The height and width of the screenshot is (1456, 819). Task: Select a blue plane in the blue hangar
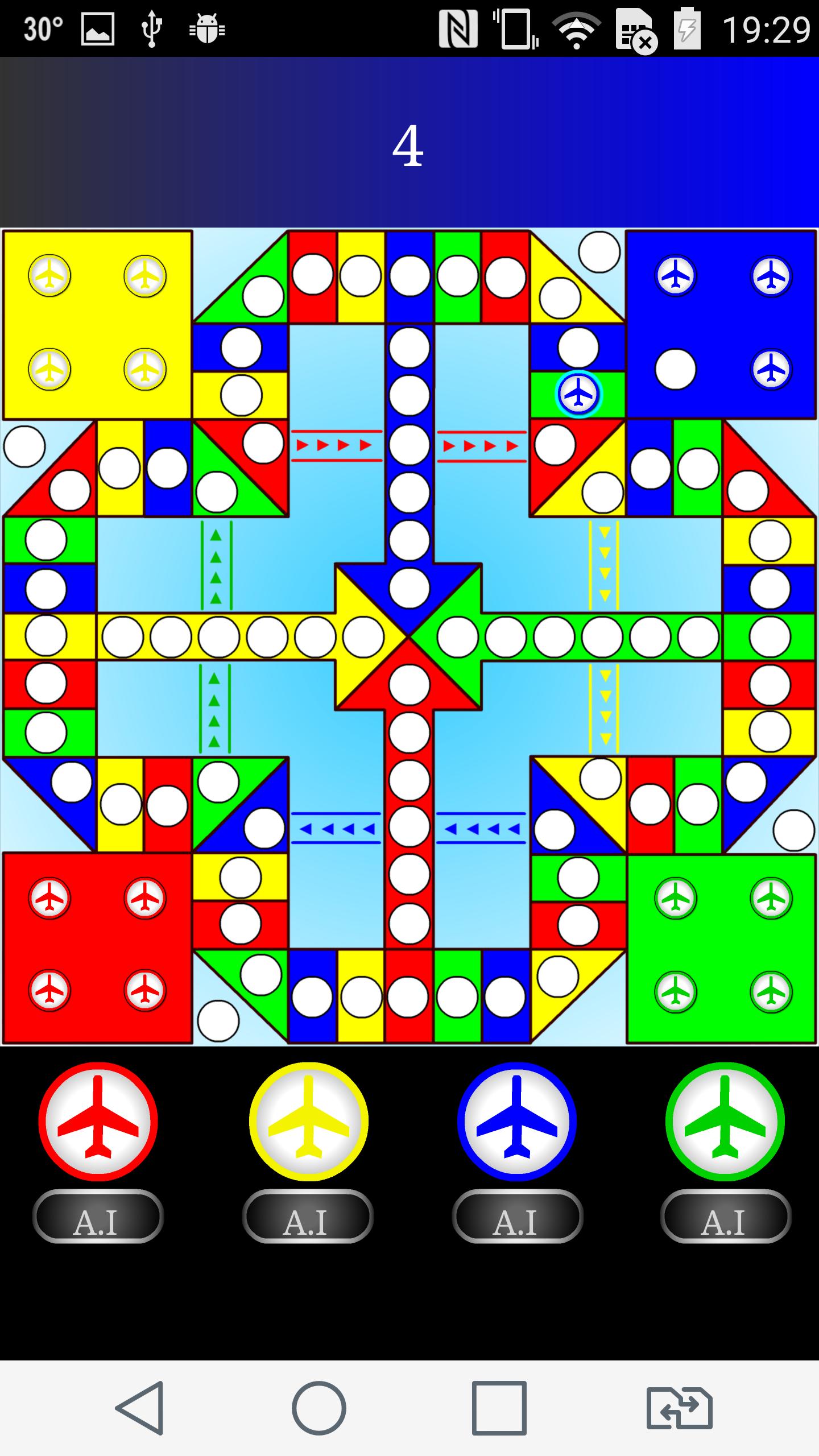pyautogui.click(x=676, y=277)
